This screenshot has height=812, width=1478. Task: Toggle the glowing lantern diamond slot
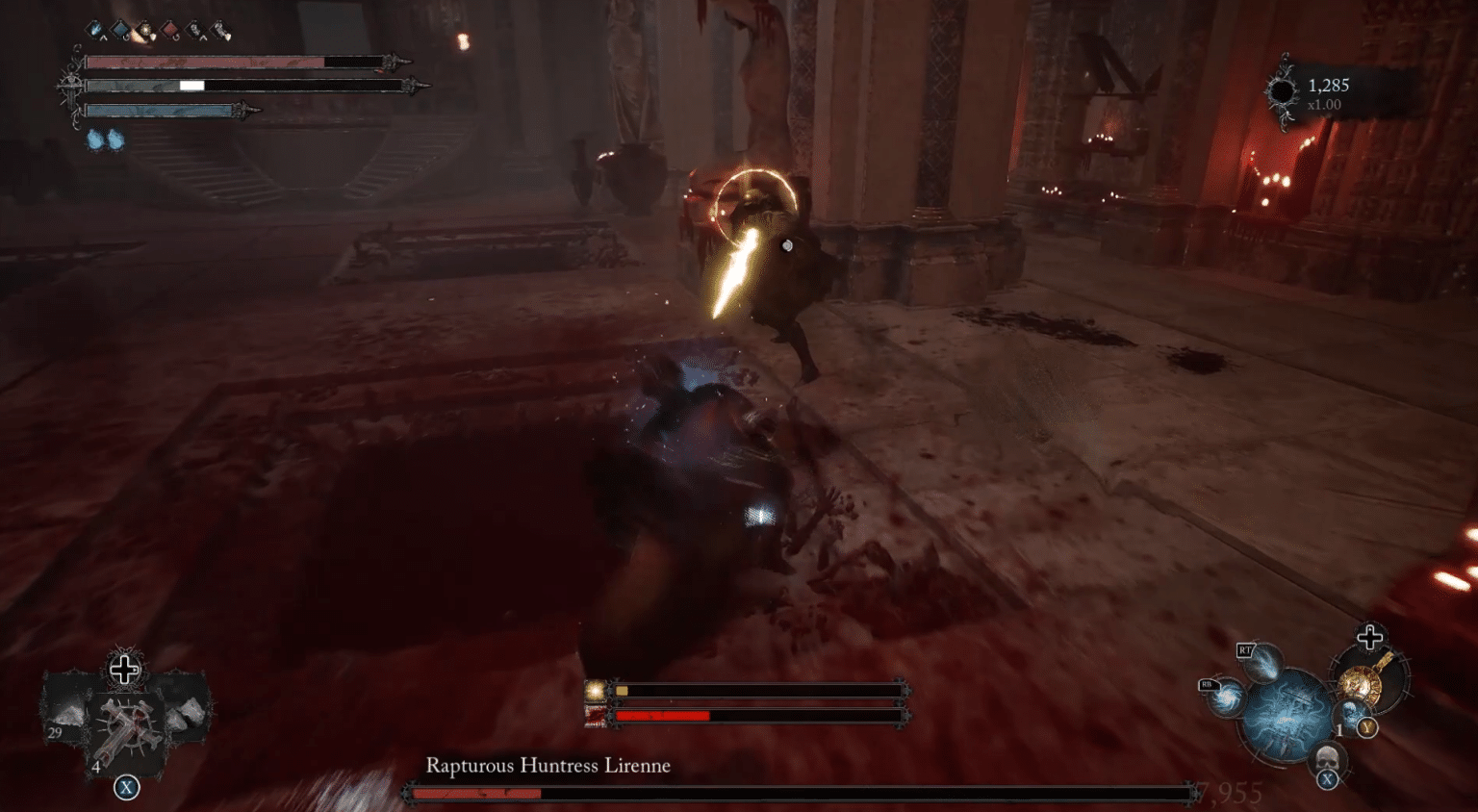tap(144, 29)
